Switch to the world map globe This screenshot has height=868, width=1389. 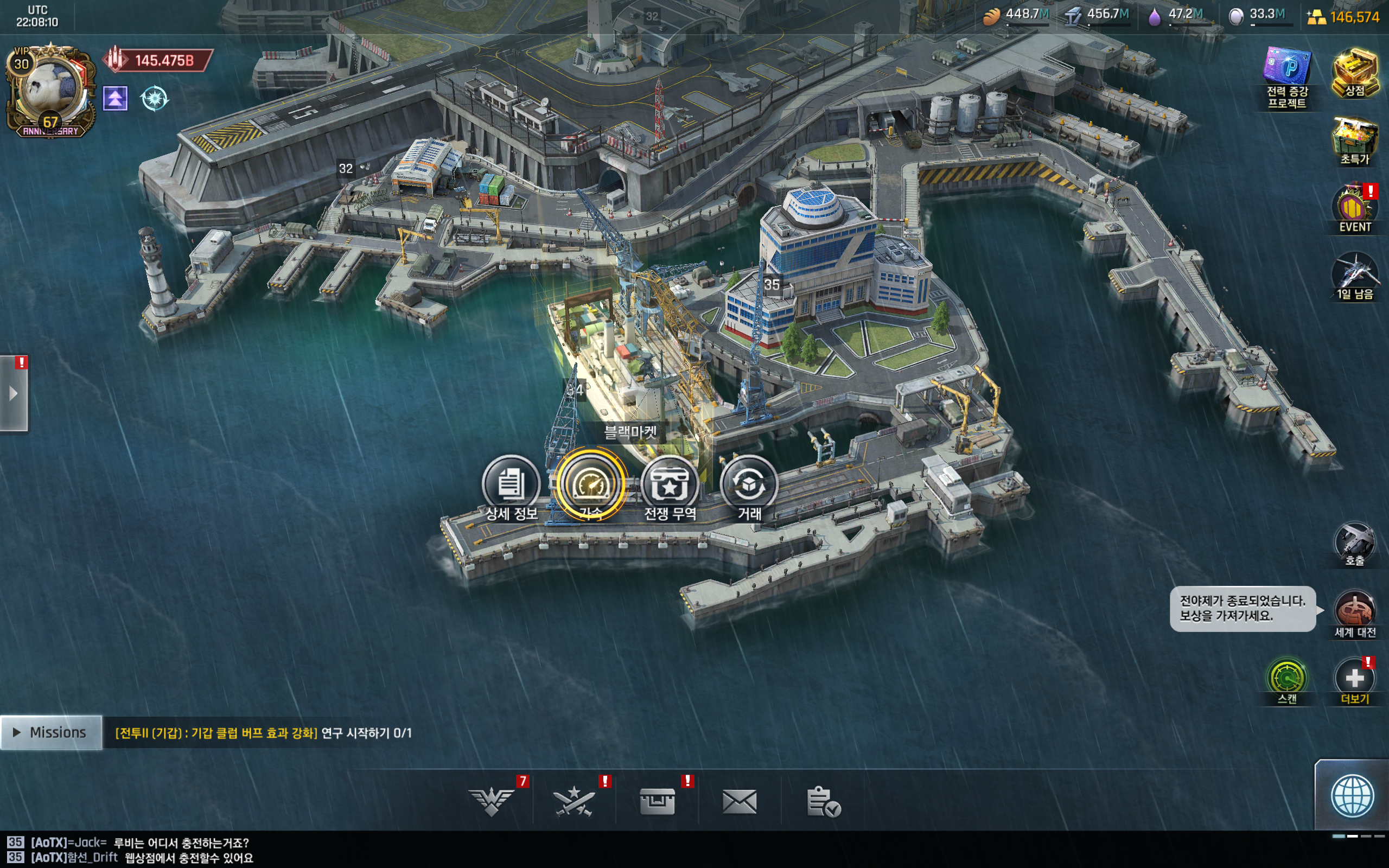coord(1352,796)
